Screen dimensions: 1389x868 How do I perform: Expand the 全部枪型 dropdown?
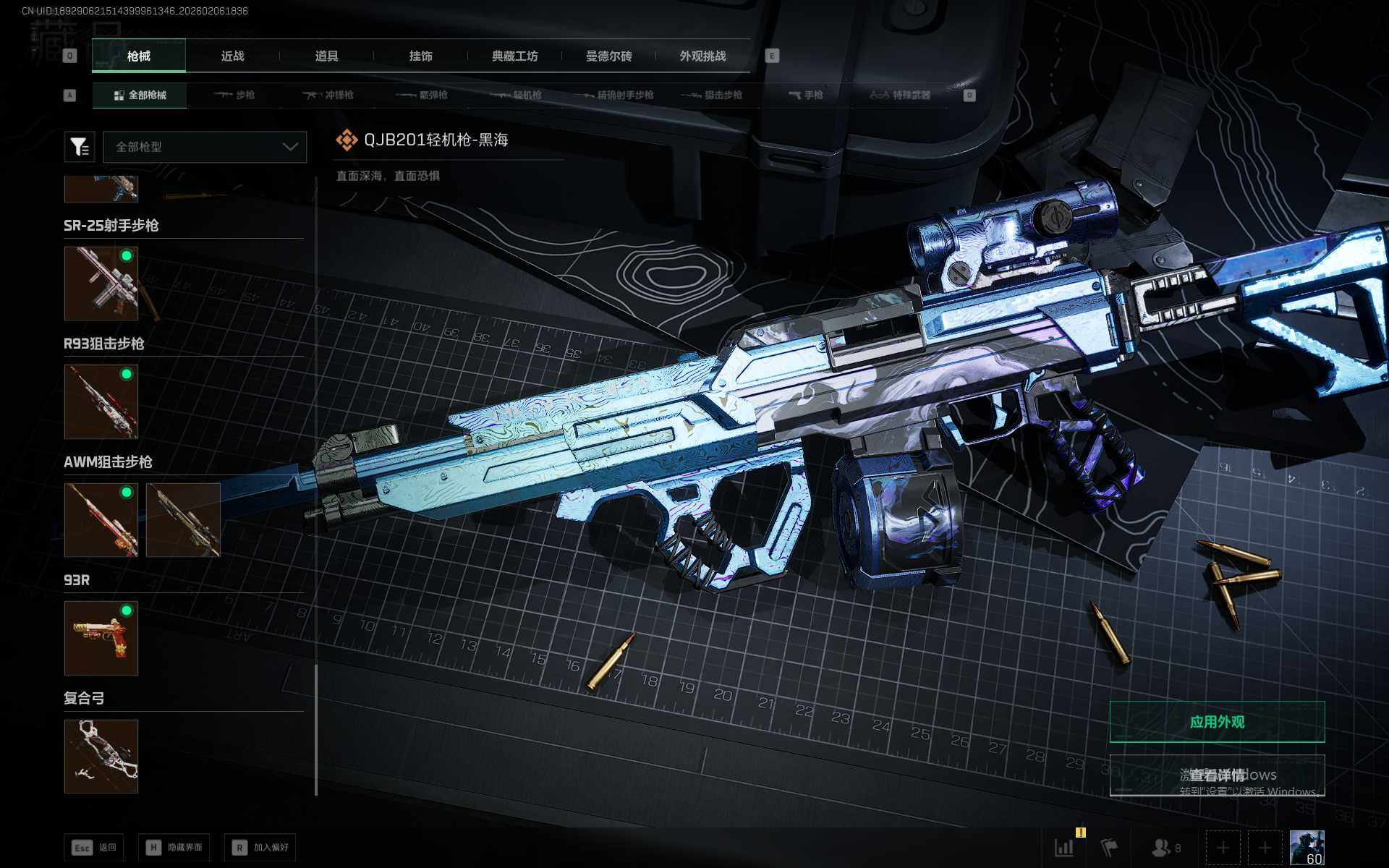coord(205,147)
